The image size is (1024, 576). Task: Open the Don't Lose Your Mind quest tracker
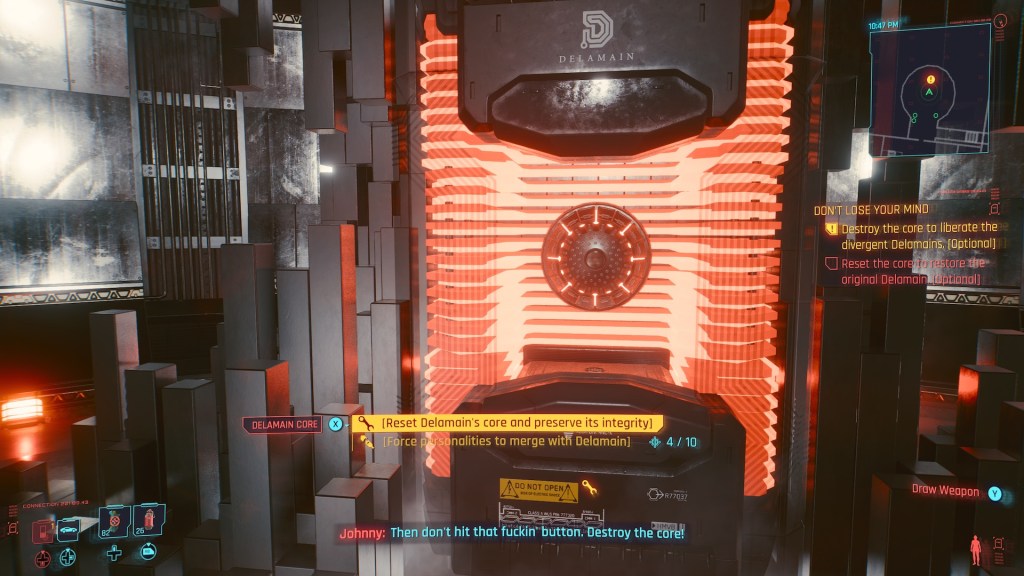pyautogui.click(x=873, y=210)
